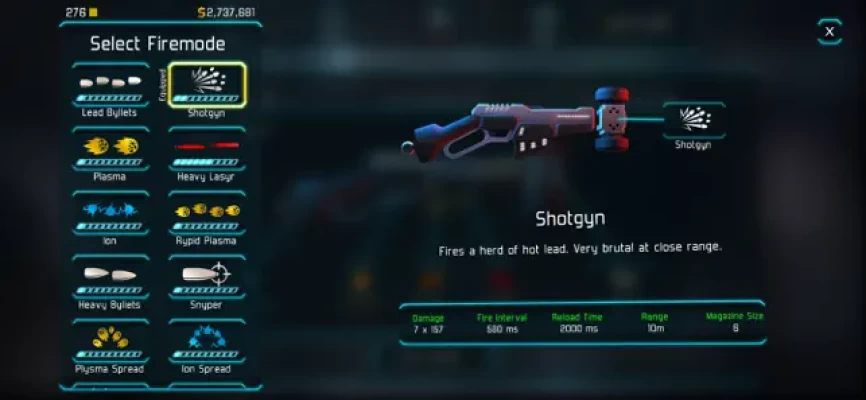Choose the Shotgun firemode tile
Image resolution: width=866 pixels, height=400 pixels.
206,88
